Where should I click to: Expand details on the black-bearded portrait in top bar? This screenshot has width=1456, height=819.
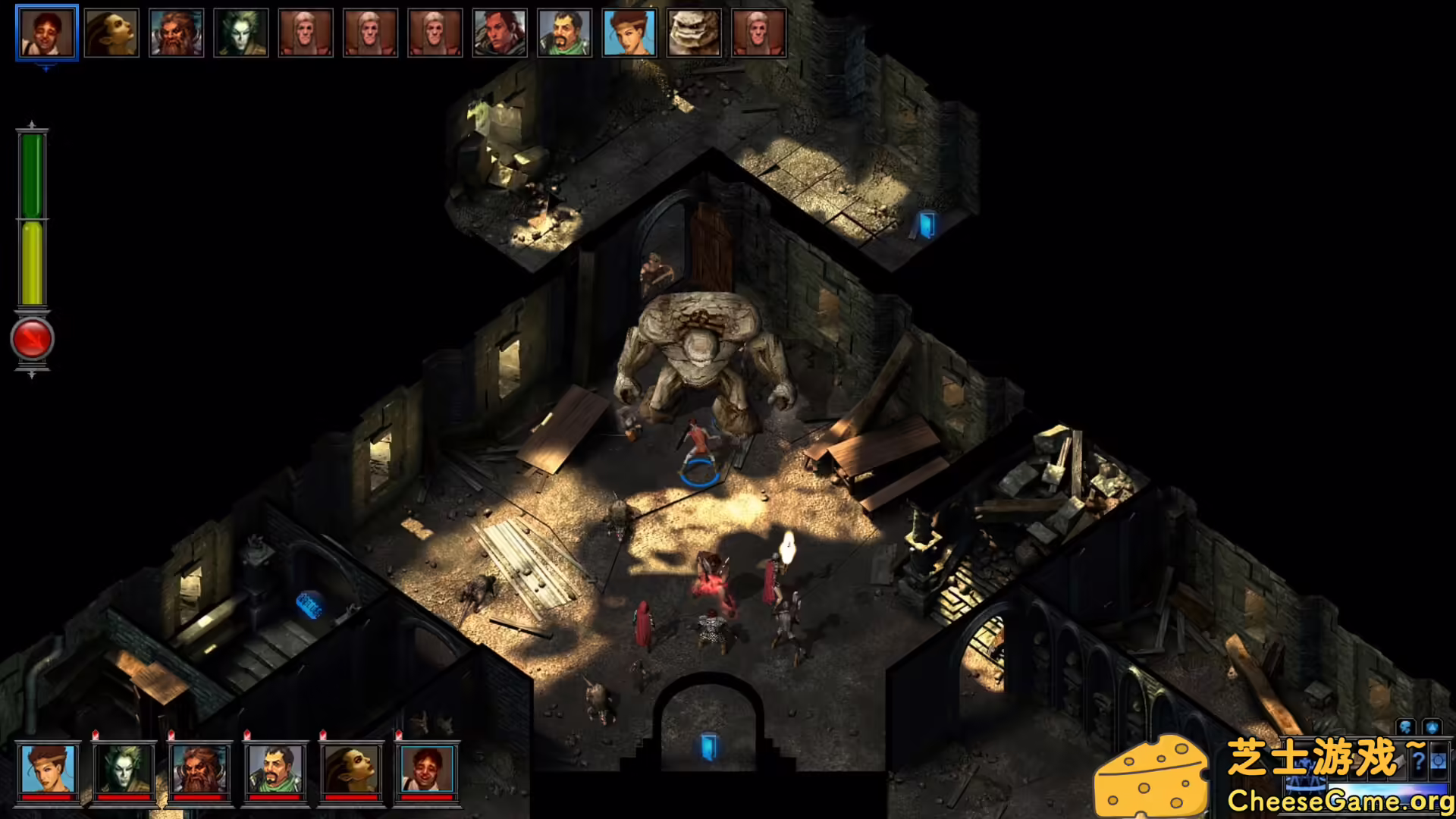565,33
